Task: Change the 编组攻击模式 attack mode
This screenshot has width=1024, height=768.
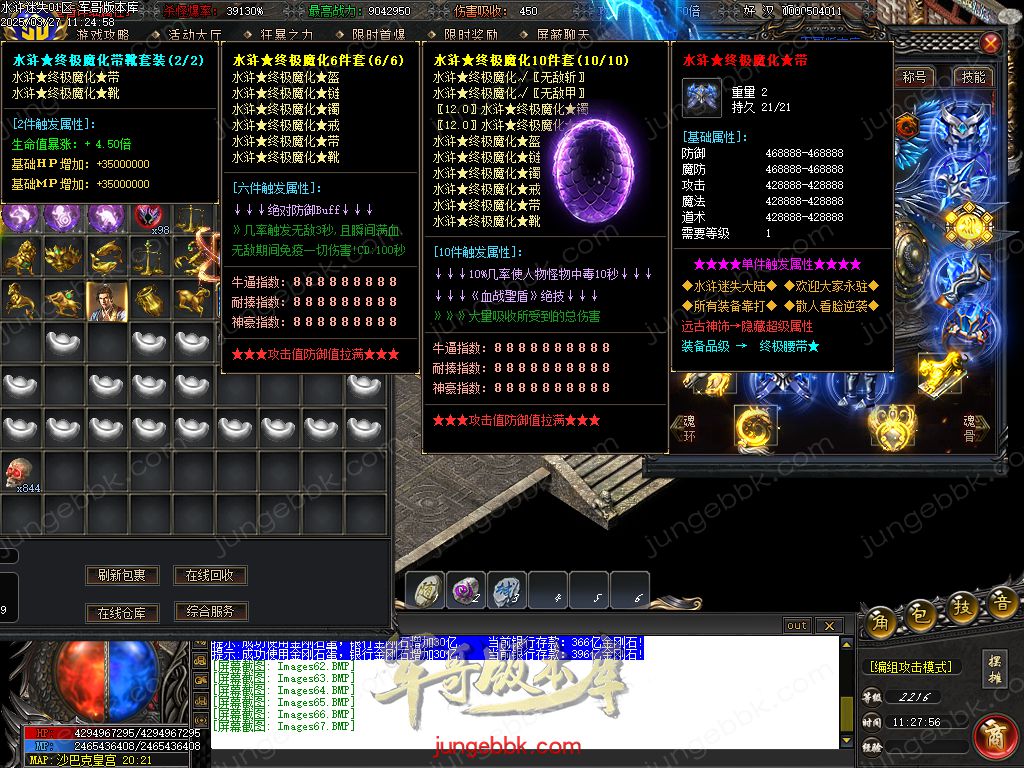Action: [x=910, y=667]
